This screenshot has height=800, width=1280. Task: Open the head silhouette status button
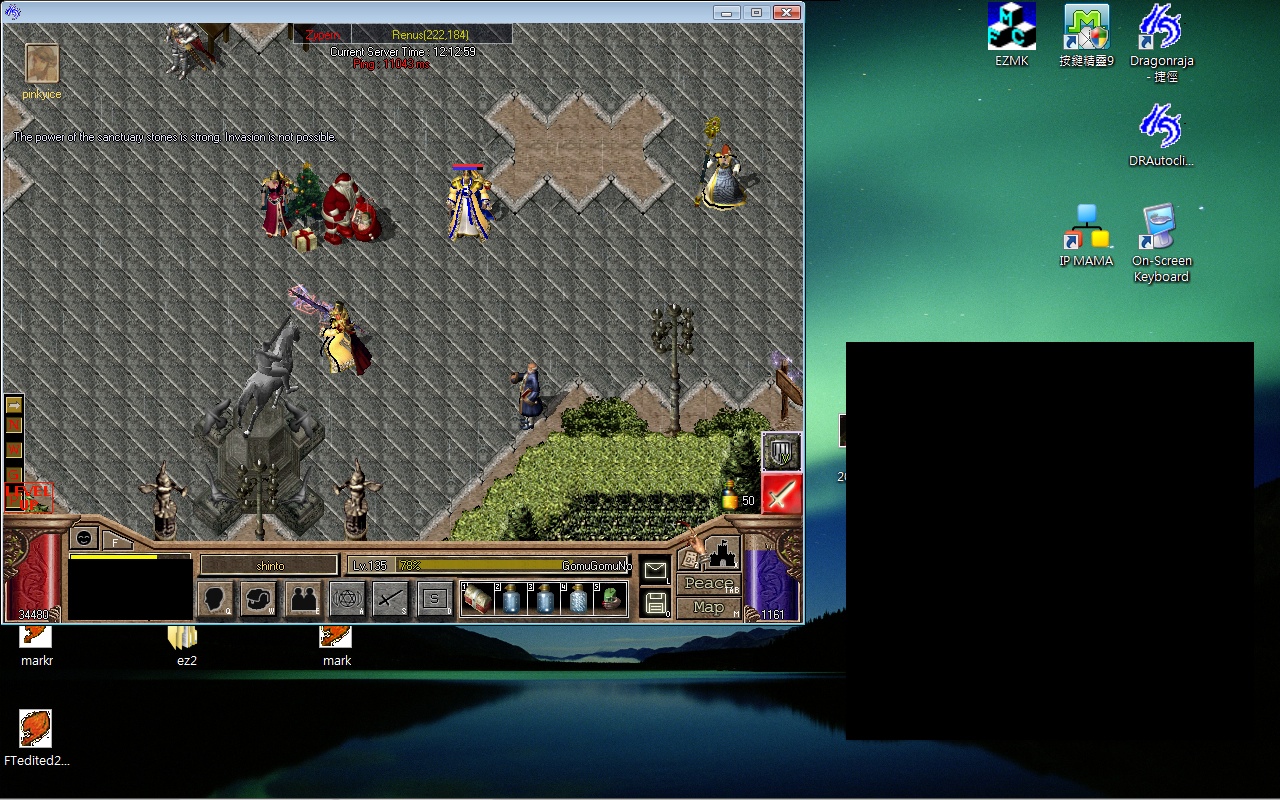point(215,599)
